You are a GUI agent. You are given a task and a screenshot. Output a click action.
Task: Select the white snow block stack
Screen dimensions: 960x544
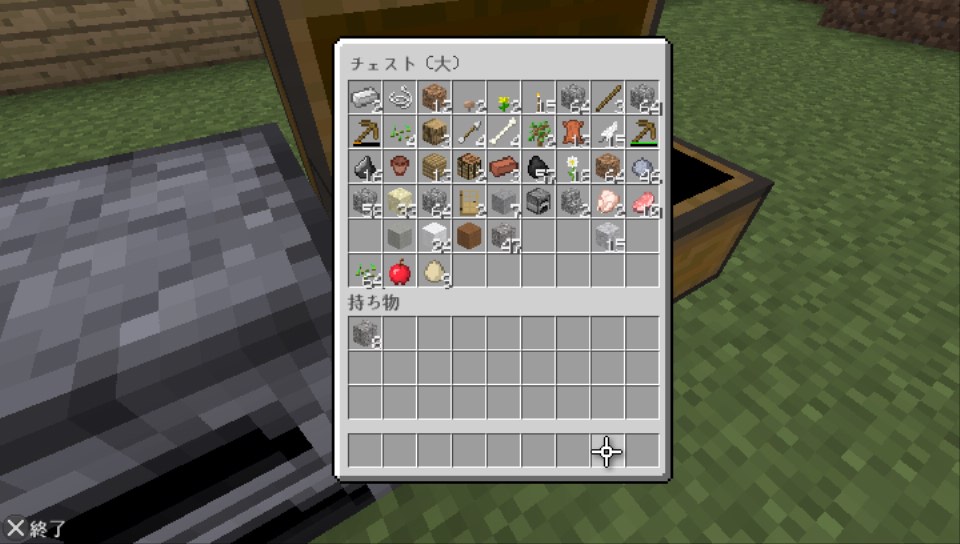click(x=434, y=236)
